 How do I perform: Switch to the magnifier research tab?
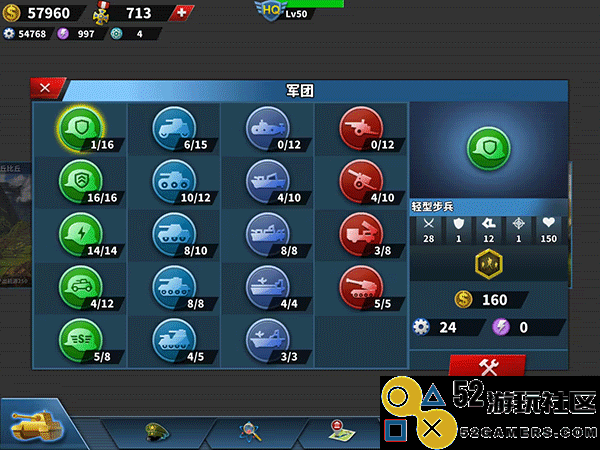click(249, 431)
